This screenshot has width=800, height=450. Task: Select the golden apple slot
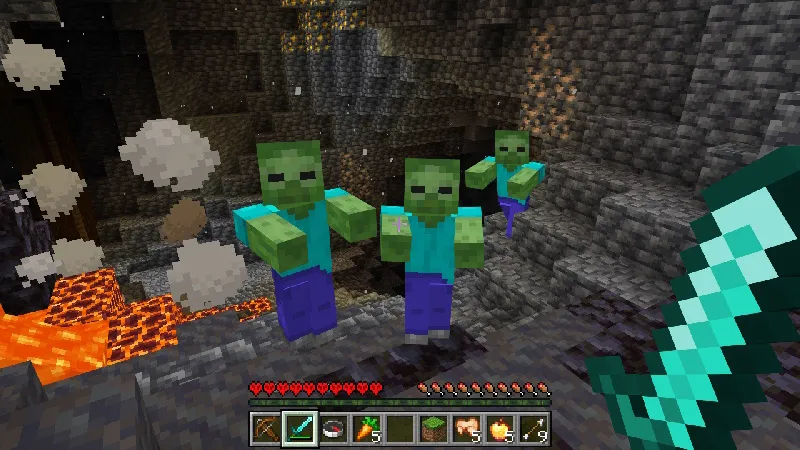[499, 428]
